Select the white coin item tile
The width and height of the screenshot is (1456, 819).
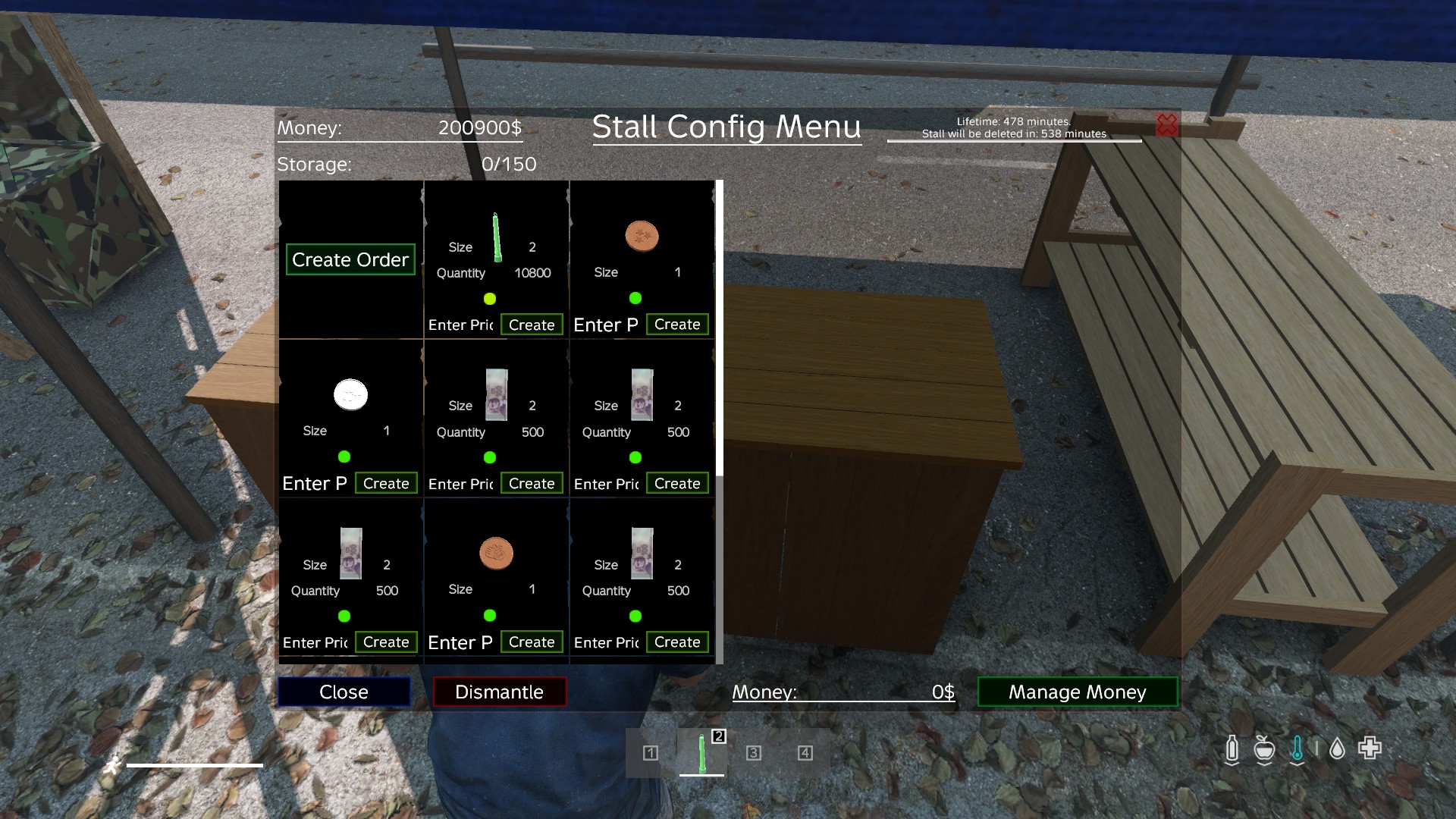tap(350, 394)
